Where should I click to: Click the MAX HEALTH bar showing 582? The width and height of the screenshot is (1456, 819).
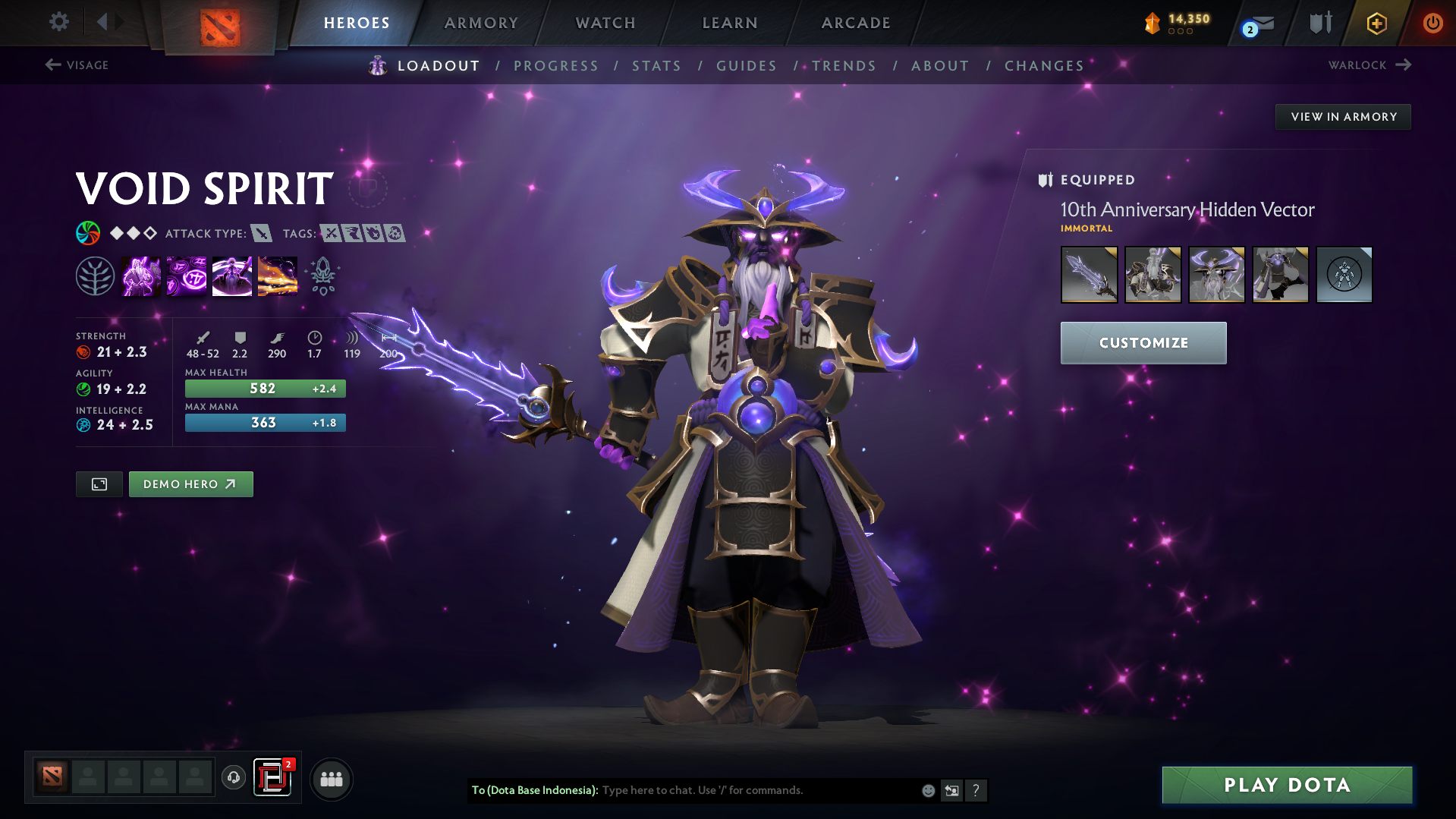tap(265, 388)
